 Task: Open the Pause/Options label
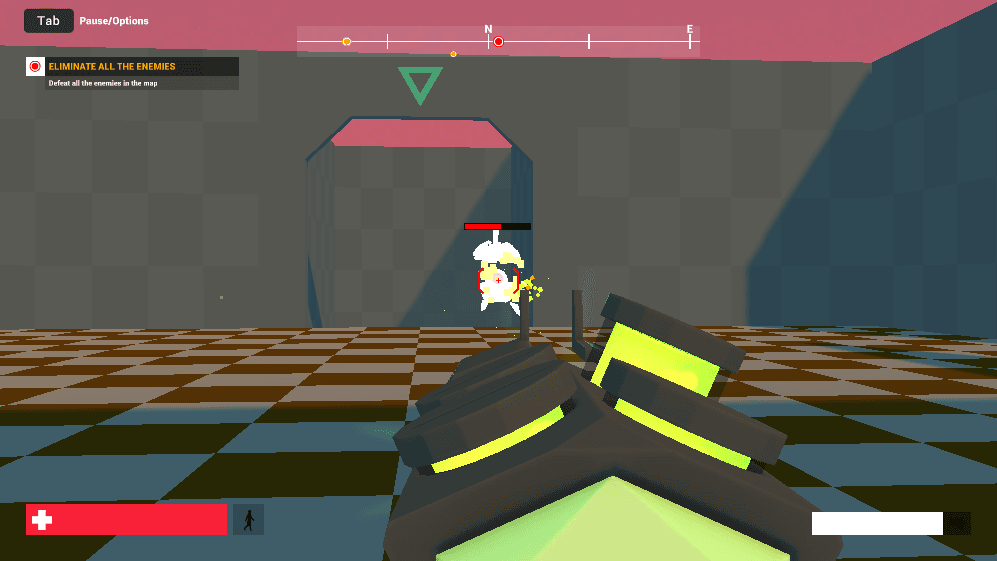tap(114, 21)
